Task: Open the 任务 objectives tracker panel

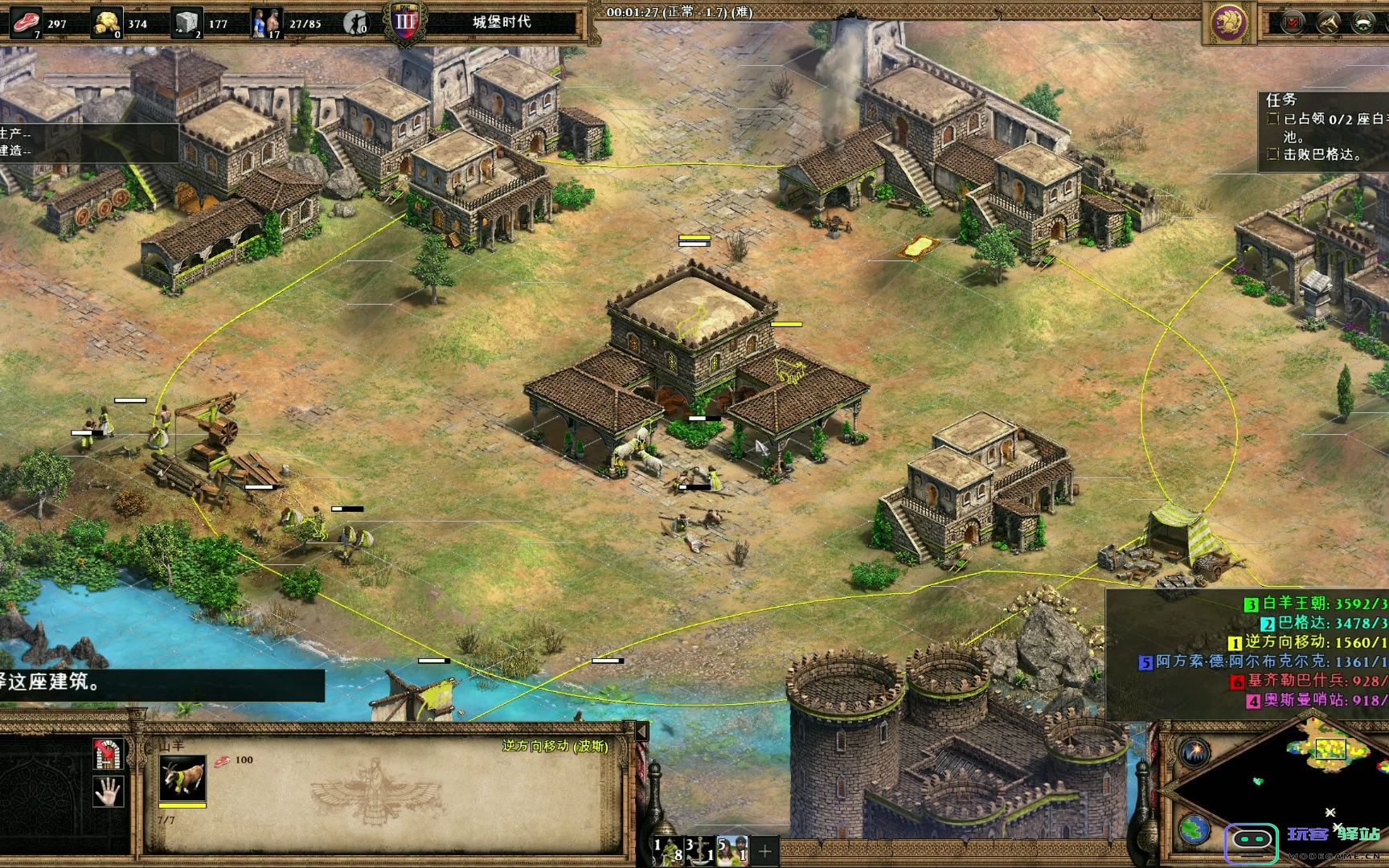Action: (x=1323, y=129)
